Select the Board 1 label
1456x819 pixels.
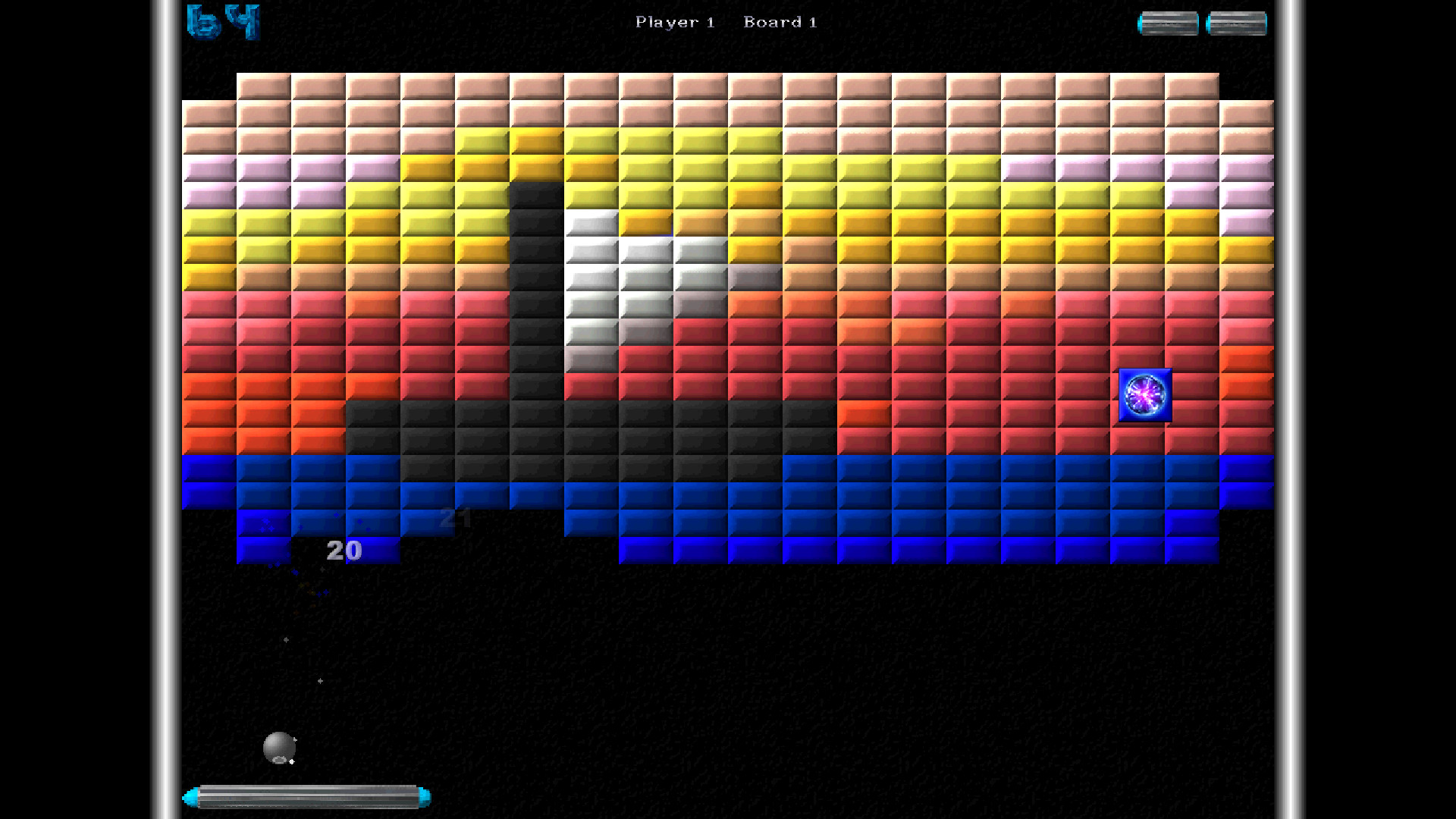(x=780, y=22)
